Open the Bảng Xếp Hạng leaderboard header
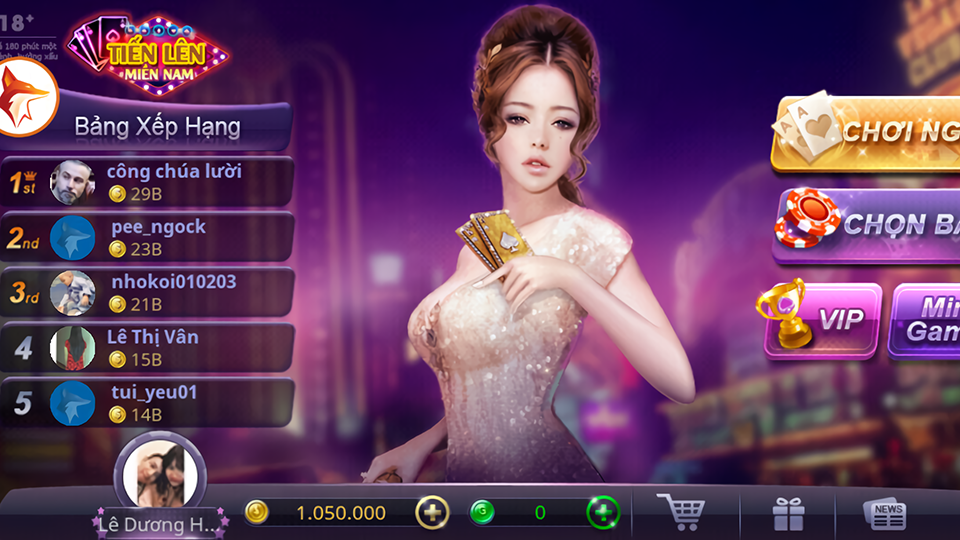 (x=158, y=127)
